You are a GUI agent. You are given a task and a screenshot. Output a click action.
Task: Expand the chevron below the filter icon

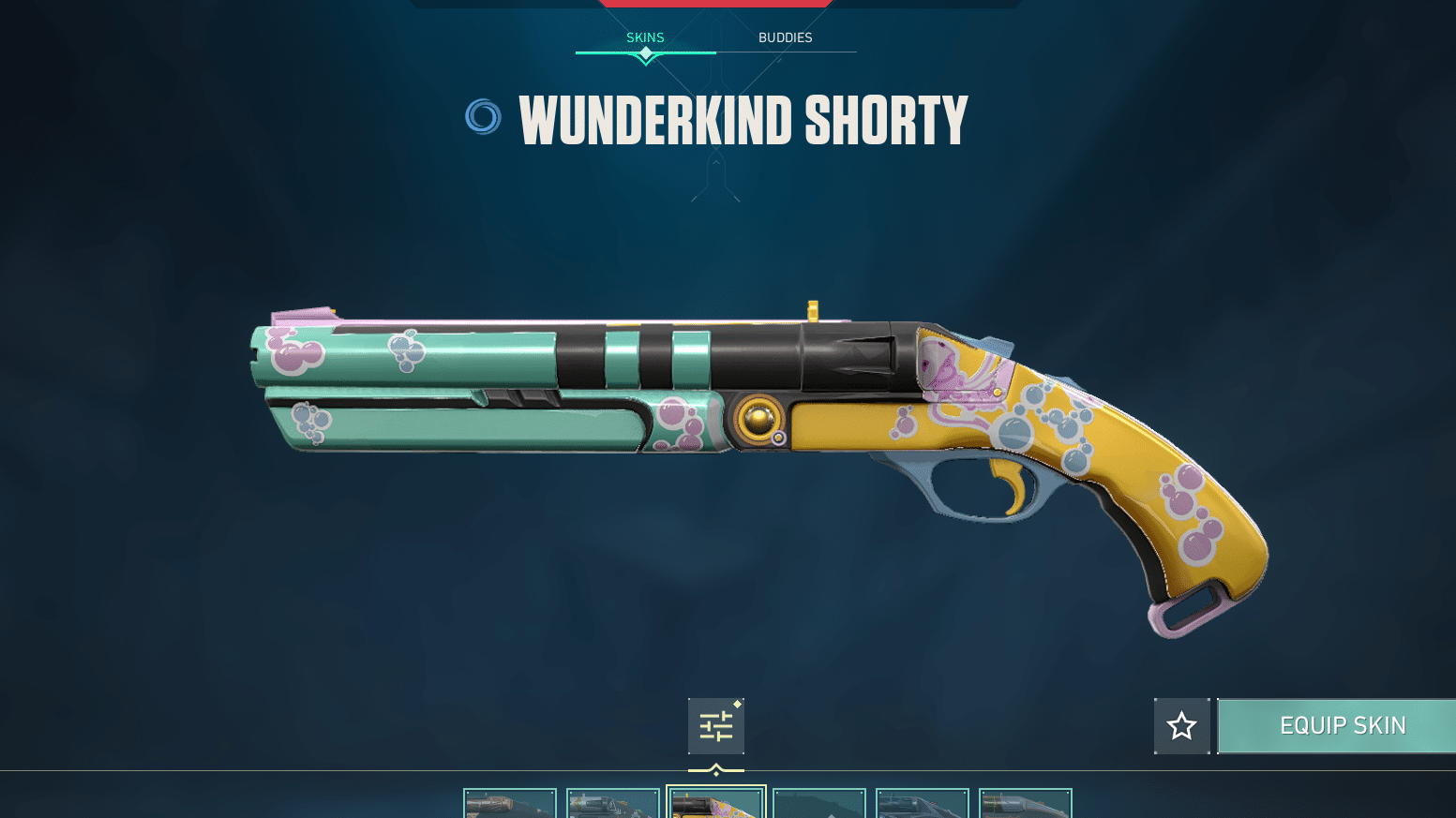(x=716, y=768)
